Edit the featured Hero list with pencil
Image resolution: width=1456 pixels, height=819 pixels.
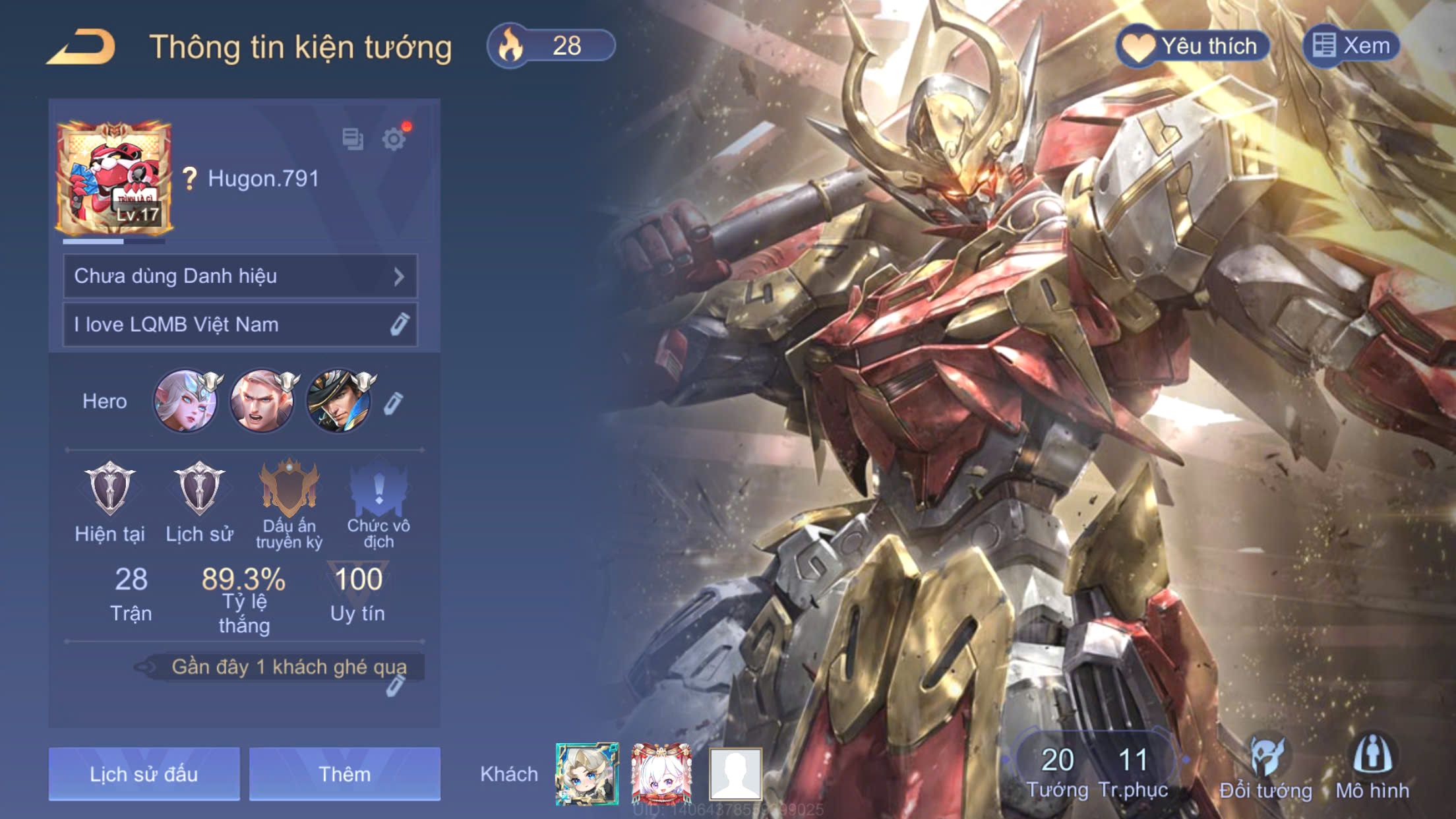(x=393, y=403)
